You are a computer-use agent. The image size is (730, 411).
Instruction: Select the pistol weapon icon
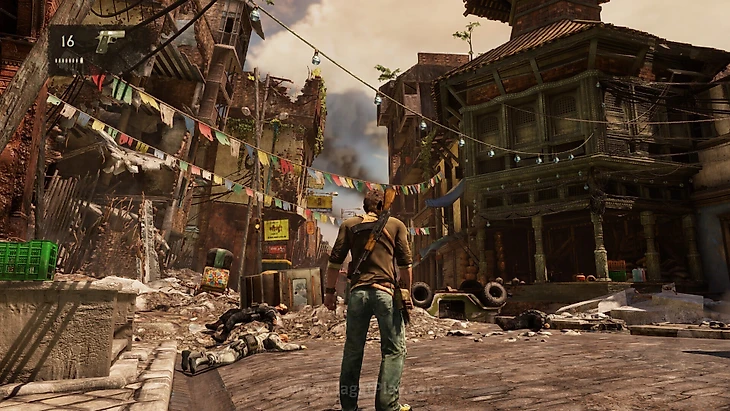108,41
